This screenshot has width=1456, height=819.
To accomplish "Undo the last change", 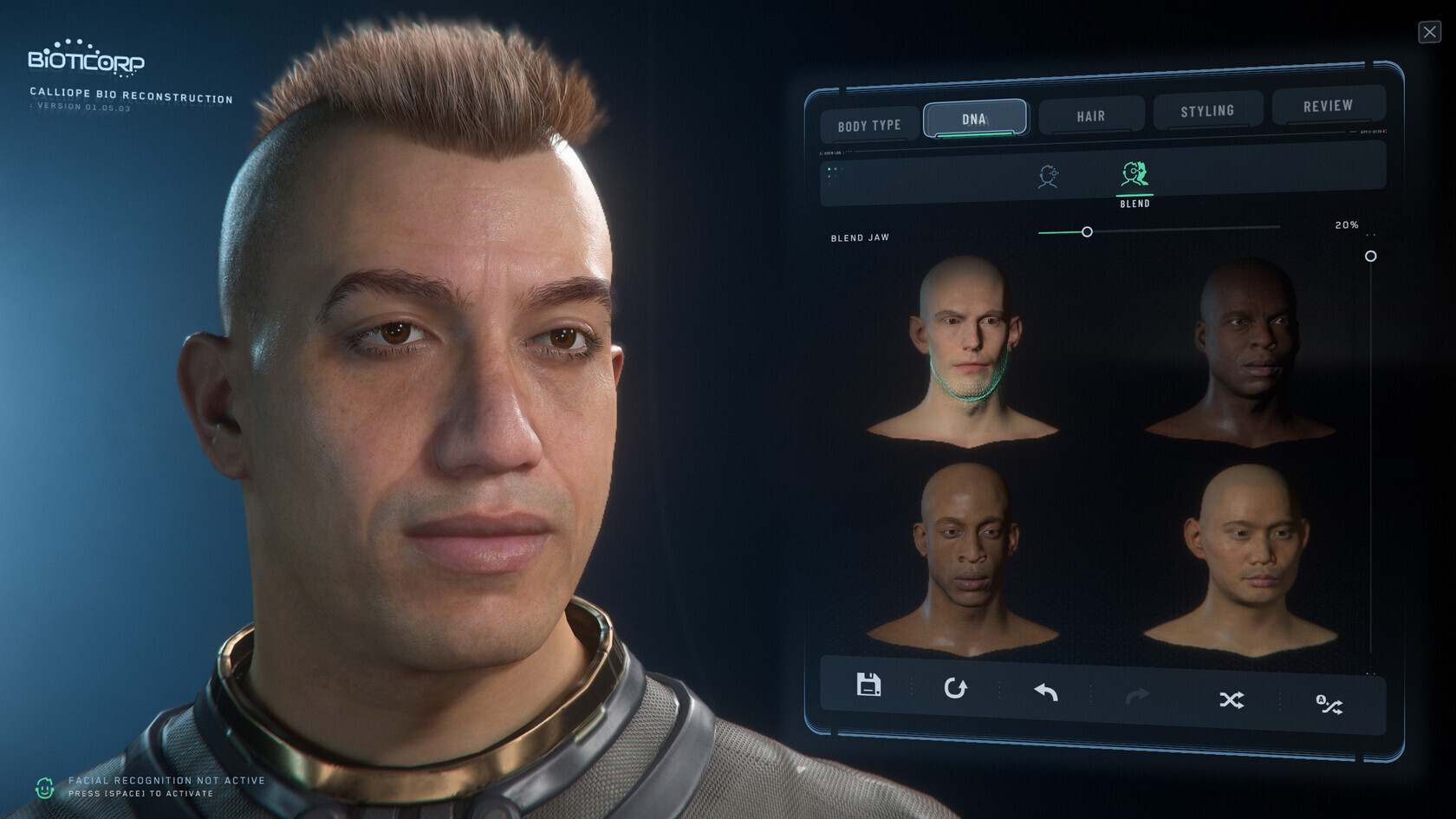I will click(x=1046, y=692).
